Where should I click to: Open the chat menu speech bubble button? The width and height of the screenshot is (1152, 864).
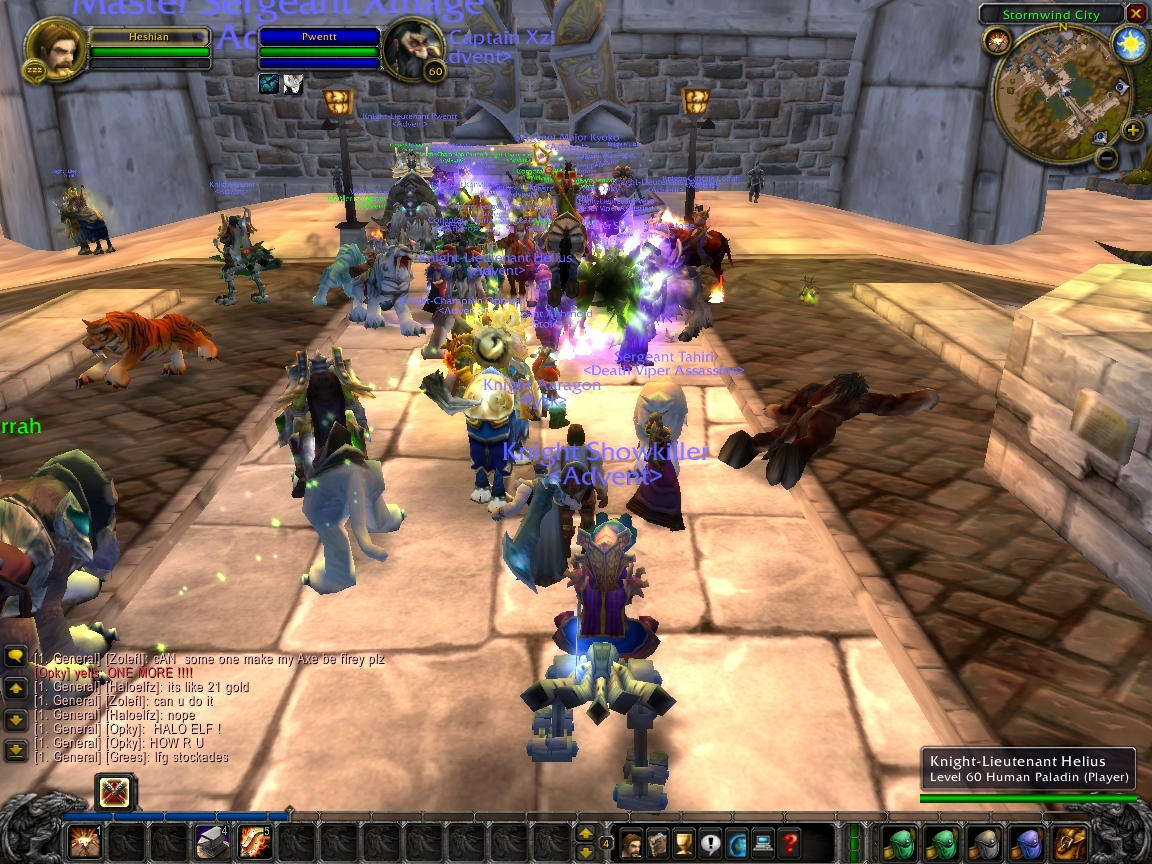point(16,656)
